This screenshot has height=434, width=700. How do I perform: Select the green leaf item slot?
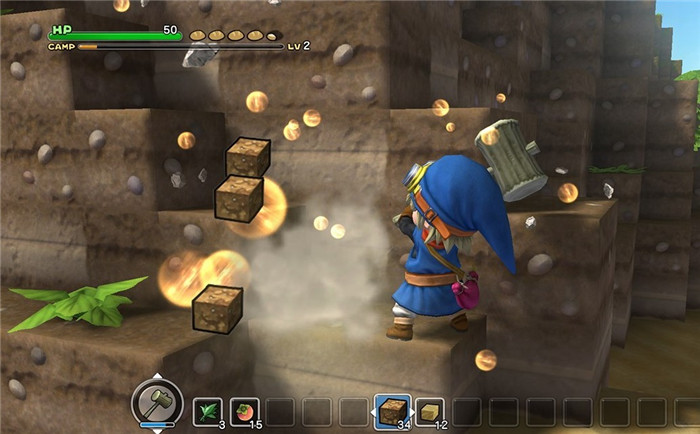click(208, 411)
